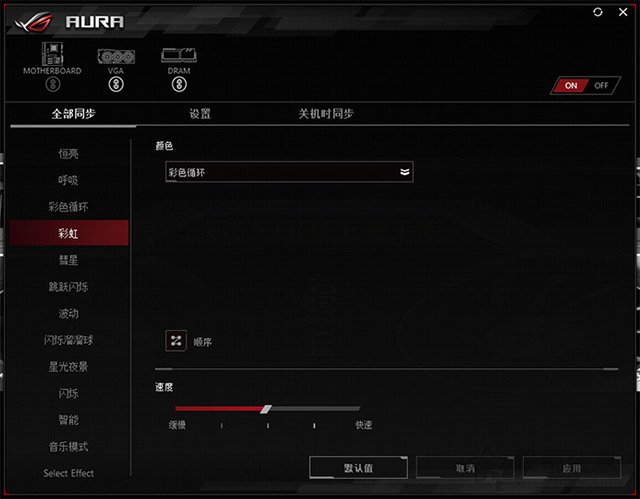
Task: Choose the 跳跃闪烁 lighting effect
Action: coord(68,287)
